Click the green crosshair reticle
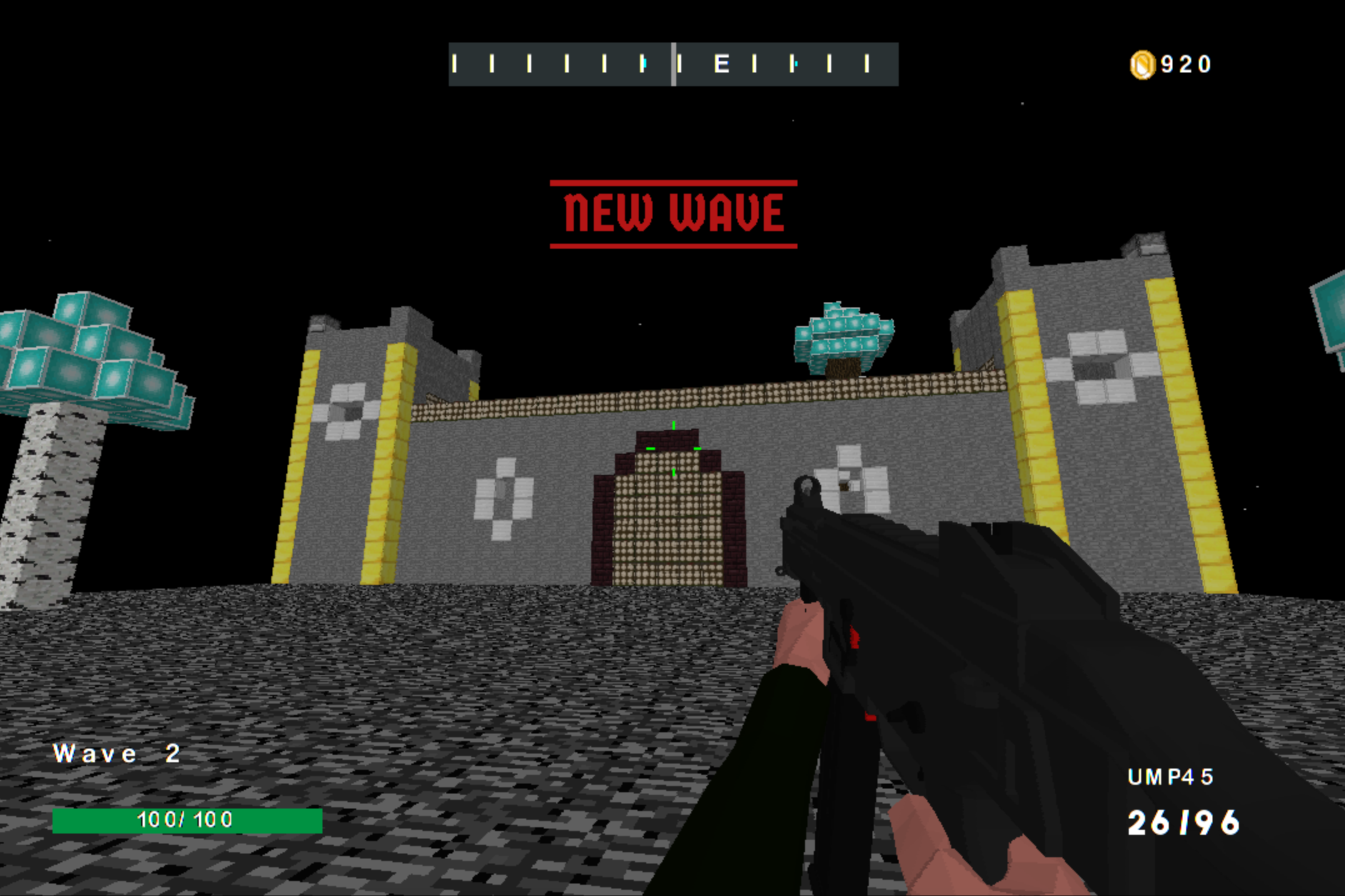The image size is (1345, 896). click(x=673, y=448)
